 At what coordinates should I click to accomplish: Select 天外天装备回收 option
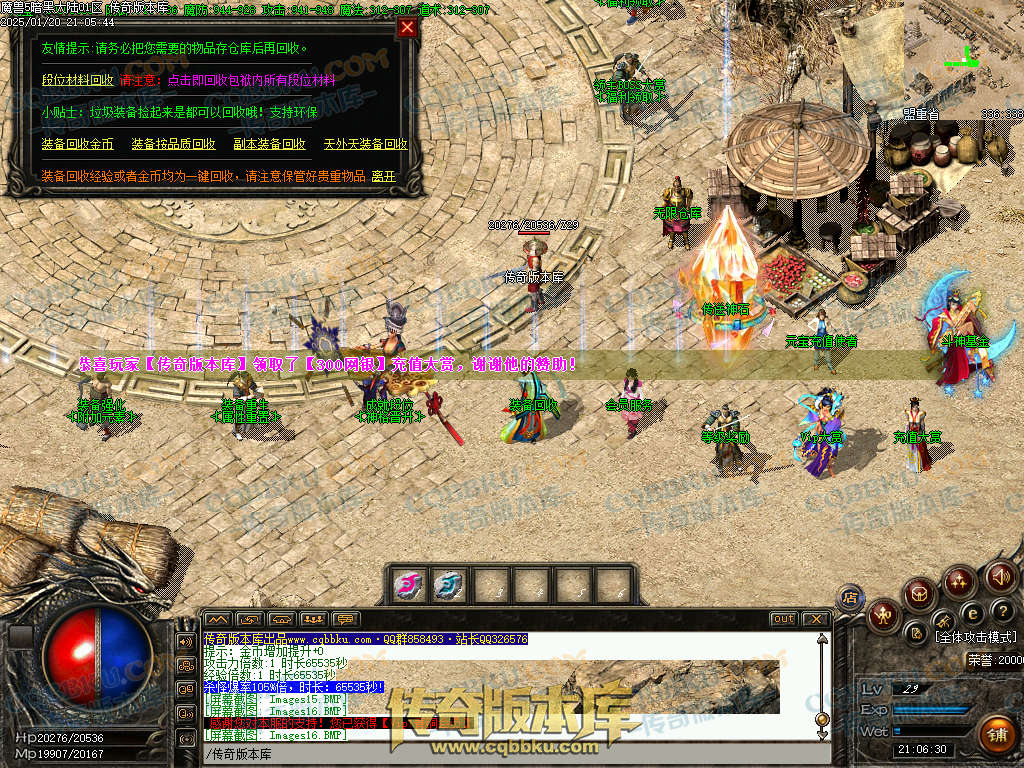[365, 144]
